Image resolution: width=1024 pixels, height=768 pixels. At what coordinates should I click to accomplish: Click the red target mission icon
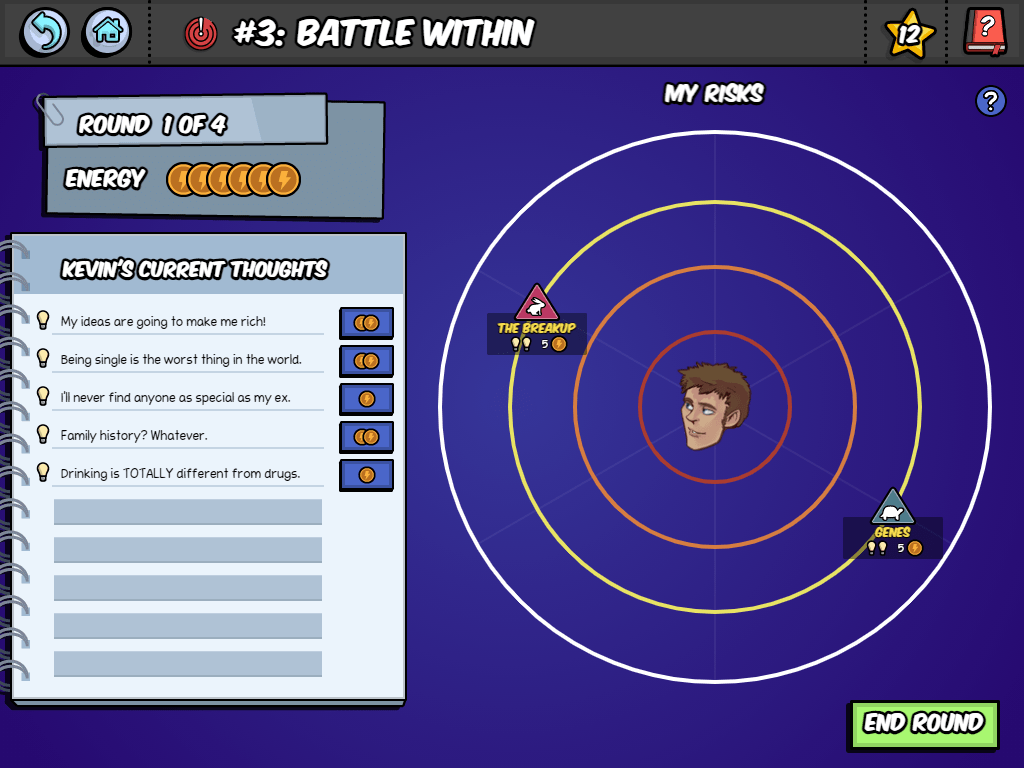(201, 34)
